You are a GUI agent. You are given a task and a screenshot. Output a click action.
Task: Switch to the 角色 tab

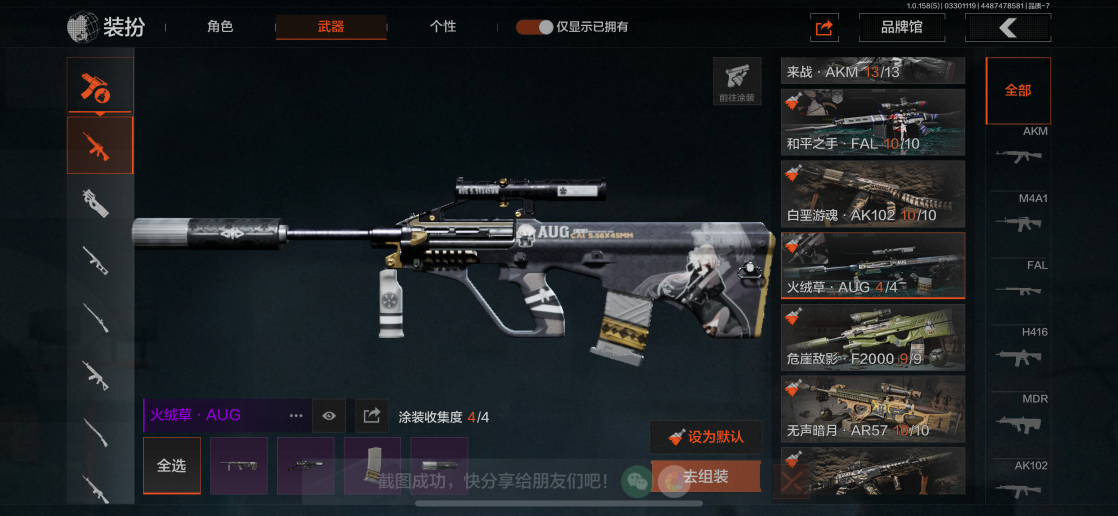click(x=220, y=27)
